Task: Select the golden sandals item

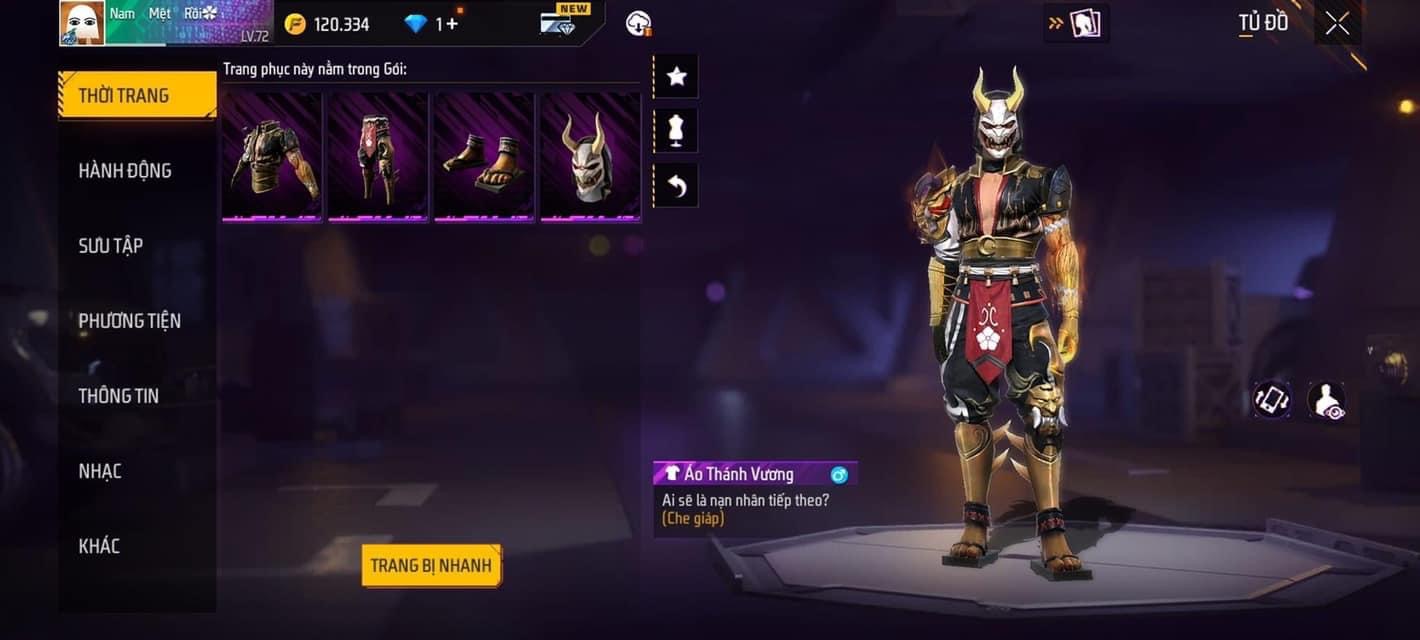Action: pos(484,156)
